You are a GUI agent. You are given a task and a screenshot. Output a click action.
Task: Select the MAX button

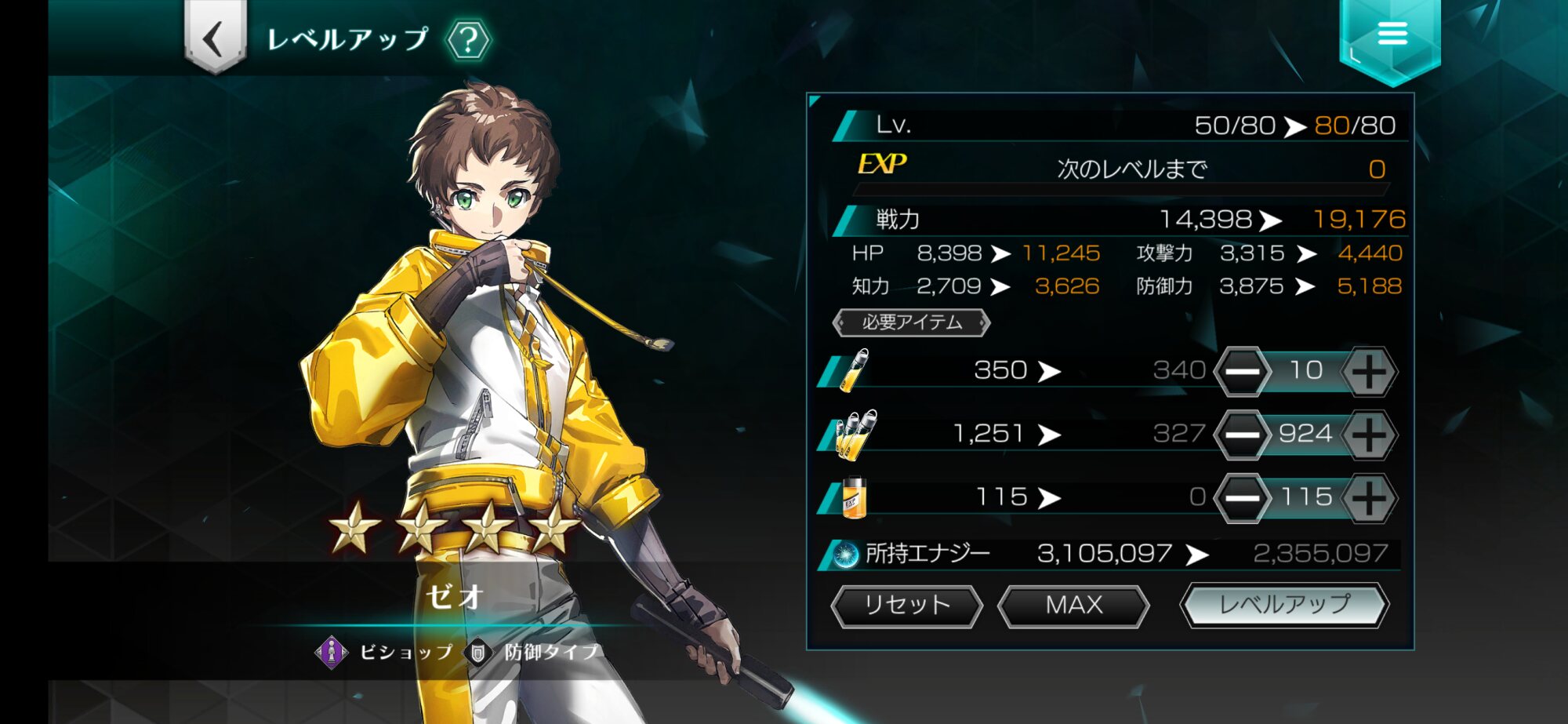(x=1073, y=606)
